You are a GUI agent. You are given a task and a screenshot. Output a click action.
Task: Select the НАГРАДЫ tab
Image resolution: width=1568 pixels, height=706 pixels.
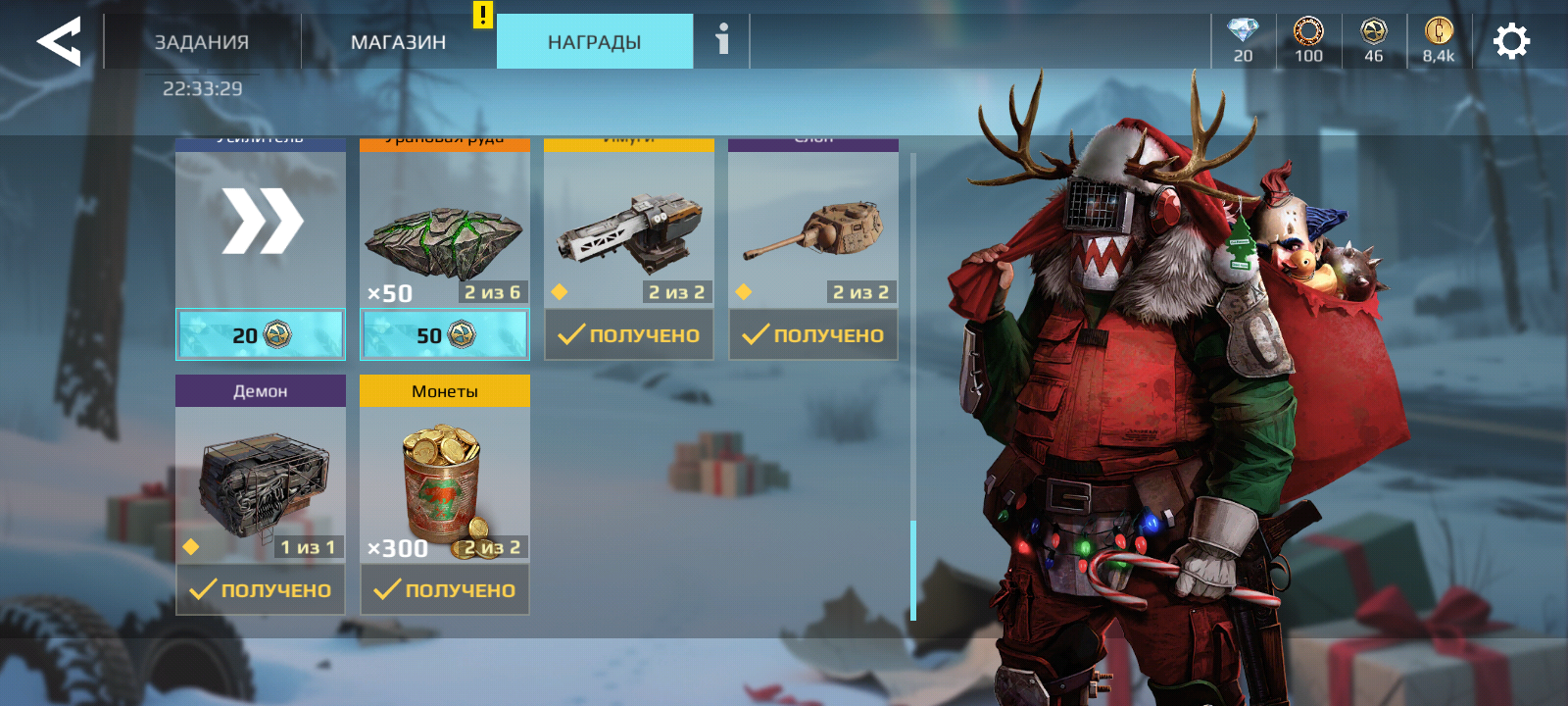(594, 42)
